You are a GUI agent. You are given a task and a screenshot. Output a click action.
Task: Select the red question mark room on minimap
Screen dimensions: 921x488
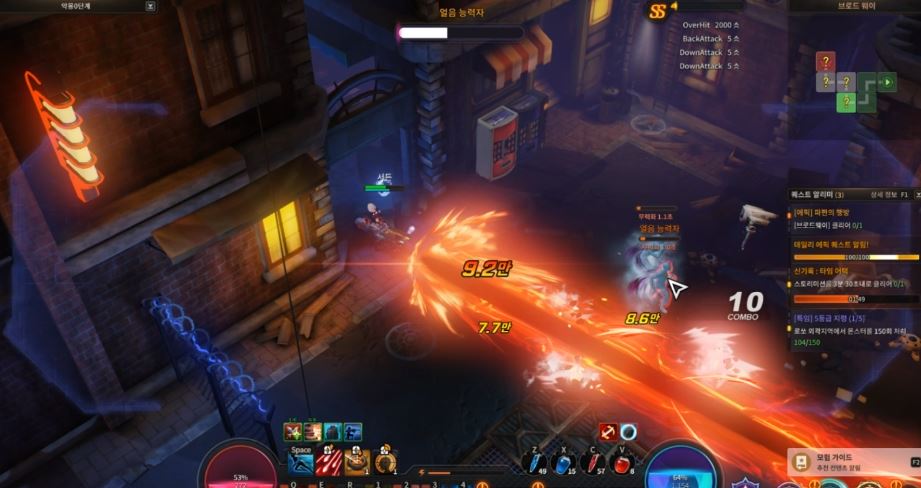[x=825, y=62]
